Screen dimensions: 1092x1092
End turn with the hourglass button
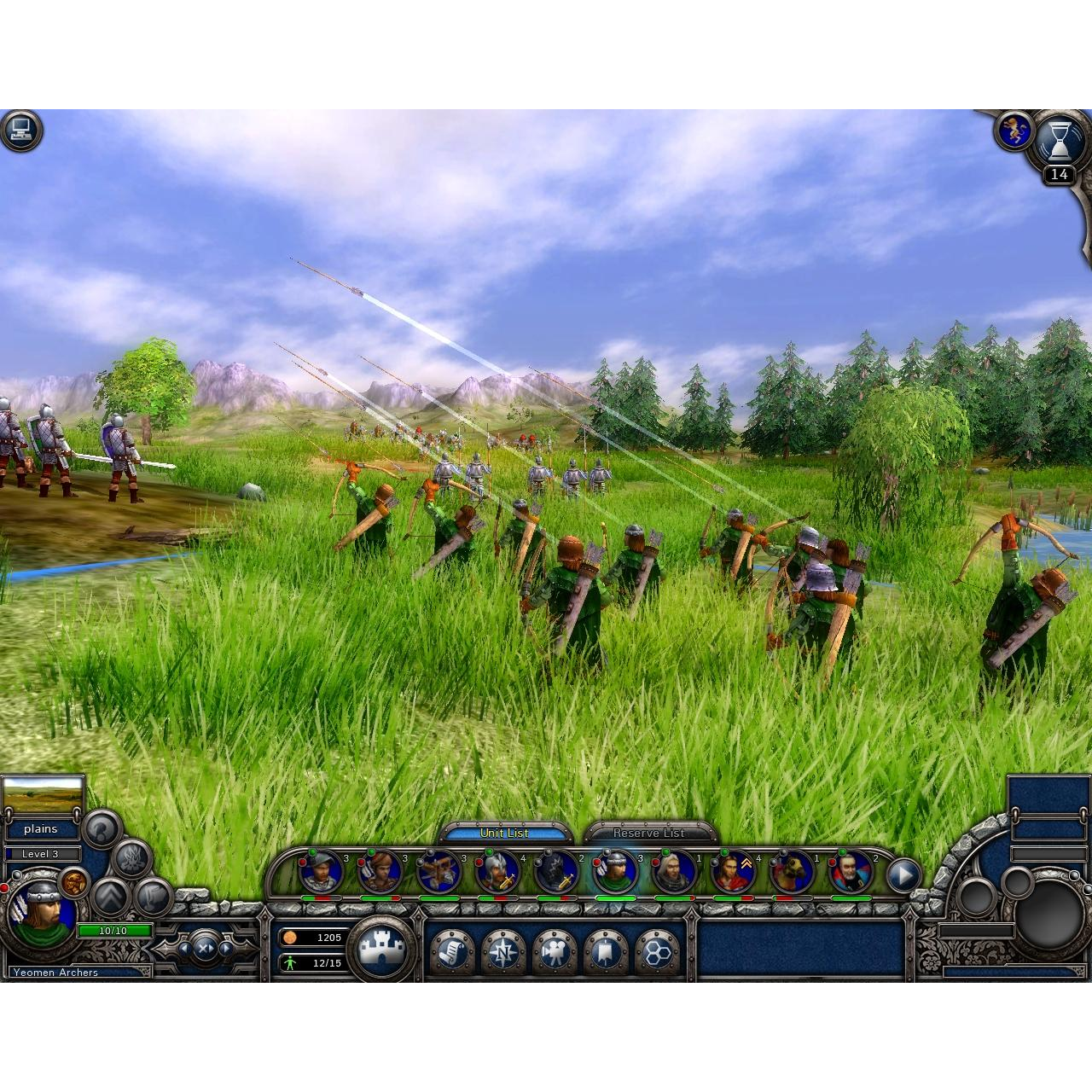[x=1060, y=140]
